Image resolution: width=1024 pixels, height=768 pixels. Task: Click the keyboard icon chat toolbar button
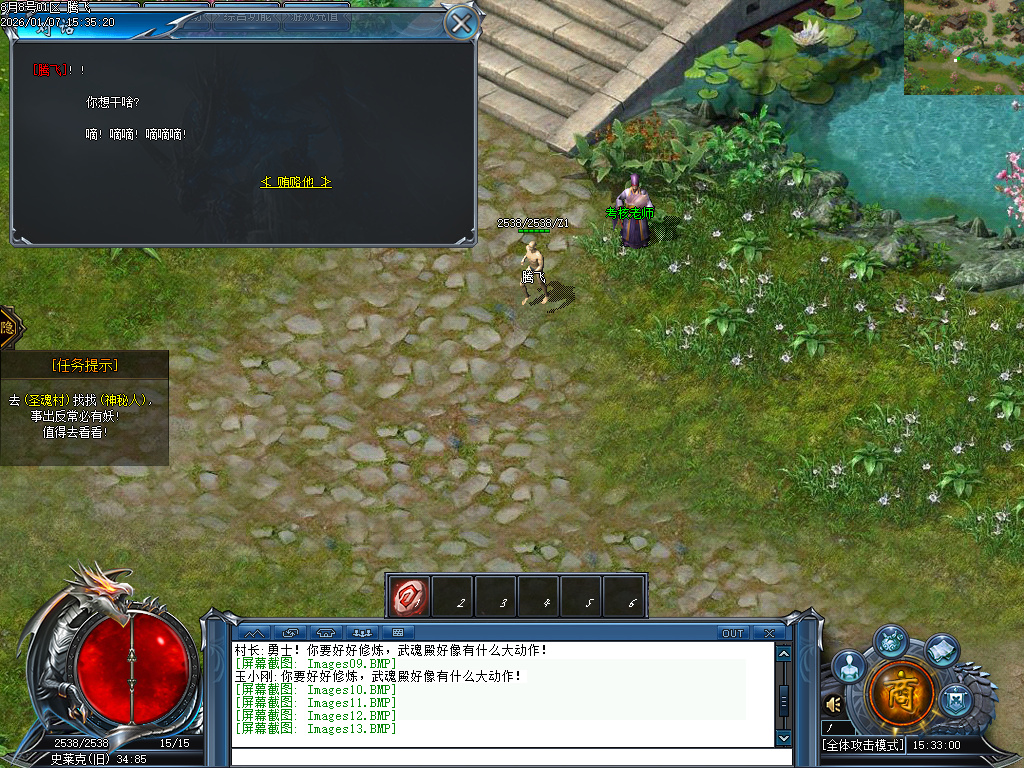coord(398,633)
